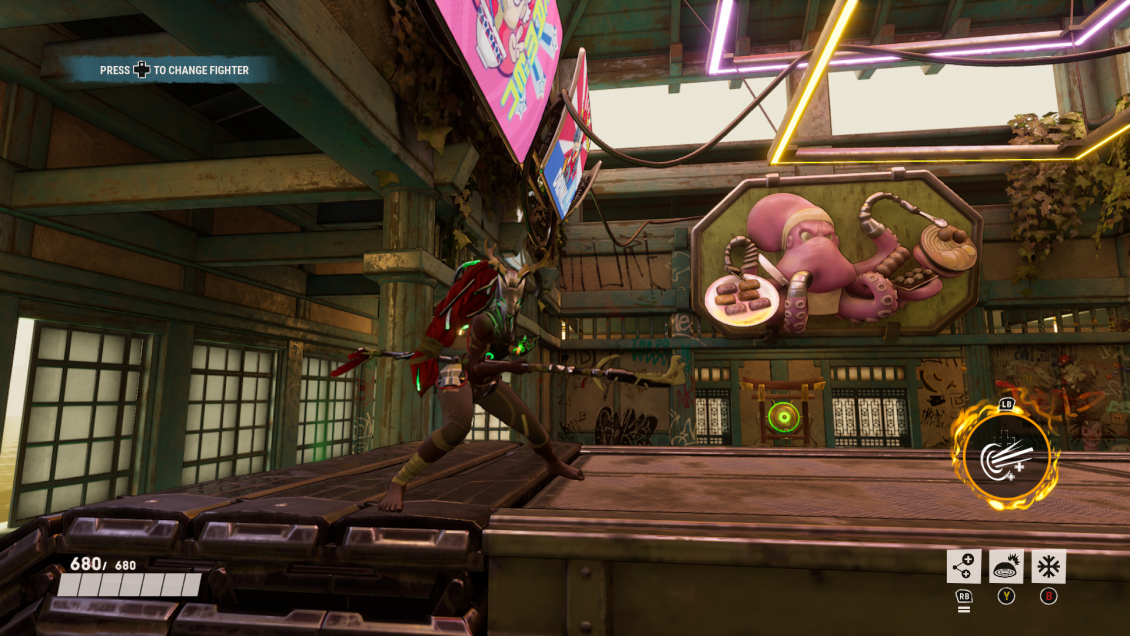The height and width of the screenshot is (636, 1130).
Task: Activate the flaming ultimate ability circle
Action: pyautogui.click(x=1006, y=458)
